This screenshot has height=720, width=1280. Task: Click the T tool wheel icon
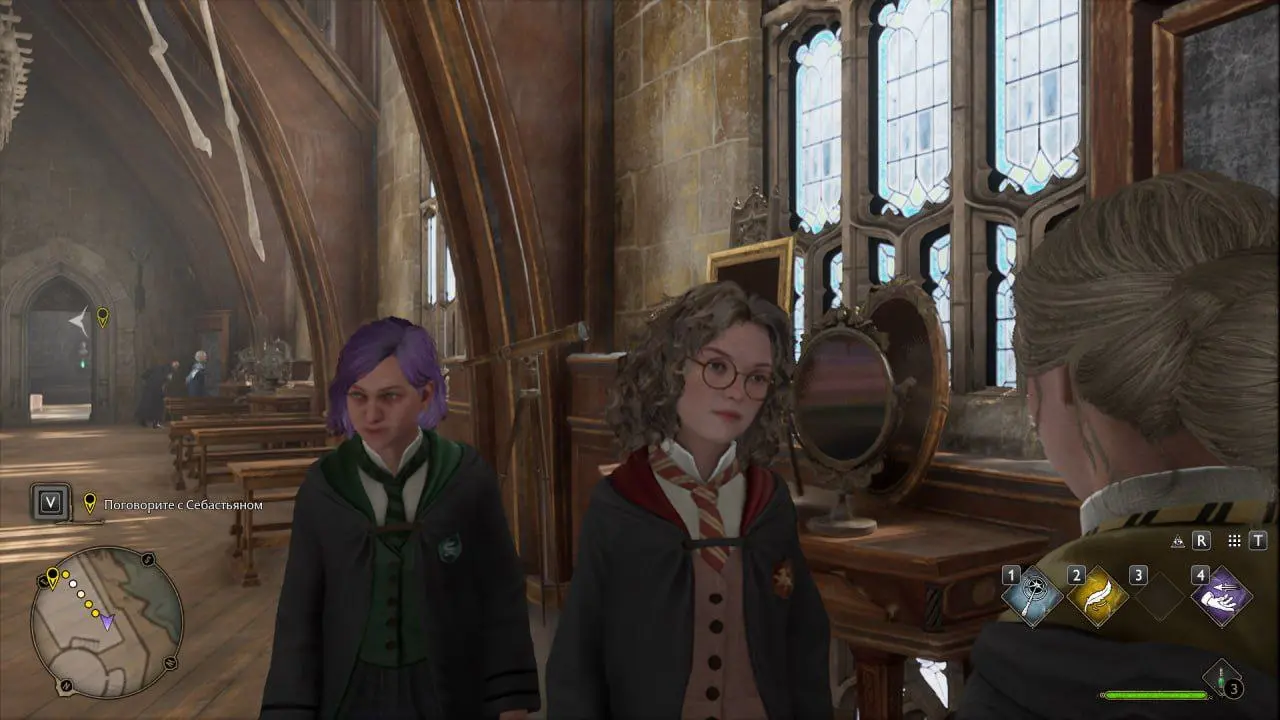[x=1258, y=541]
